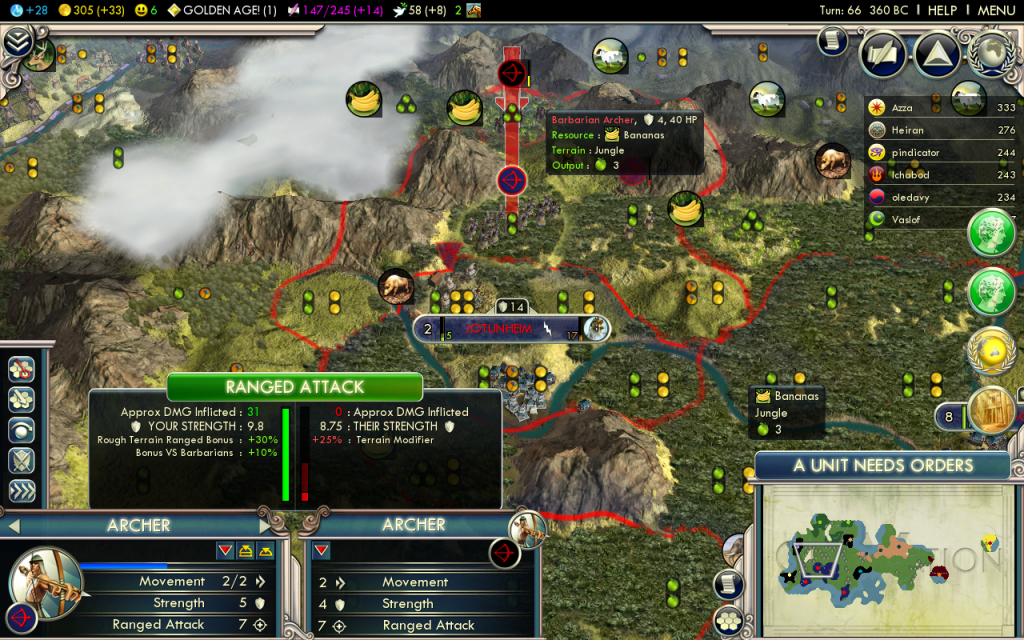Click the research science icon in top bar
The height and width of the screenshot is (640, 1024).
click(17, 10)
